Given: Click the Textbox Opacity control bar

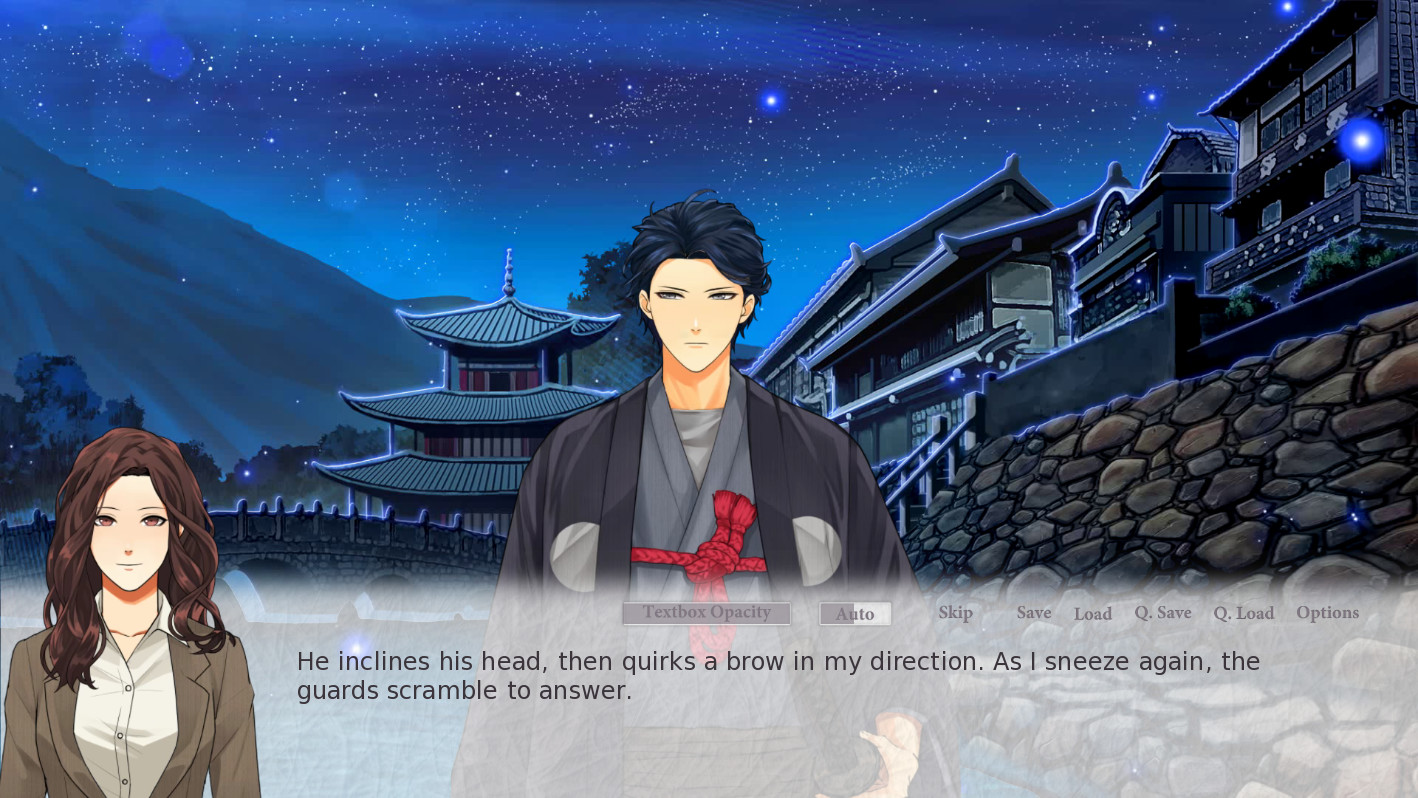Looking at the screenshot, I should click(x=706, y=612).
